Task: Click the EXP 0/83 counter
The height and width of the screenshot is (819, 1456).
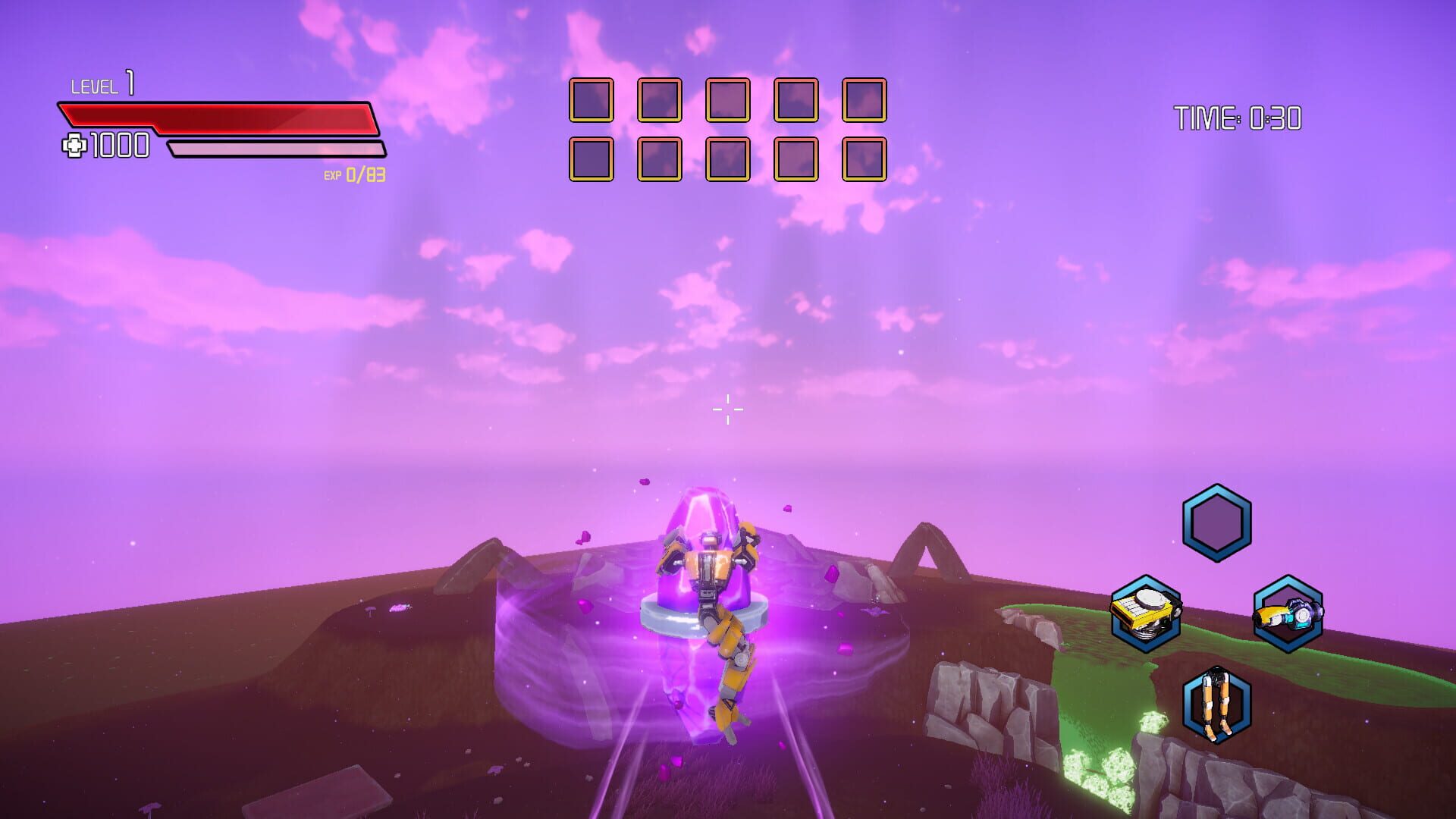Action: 353,175
